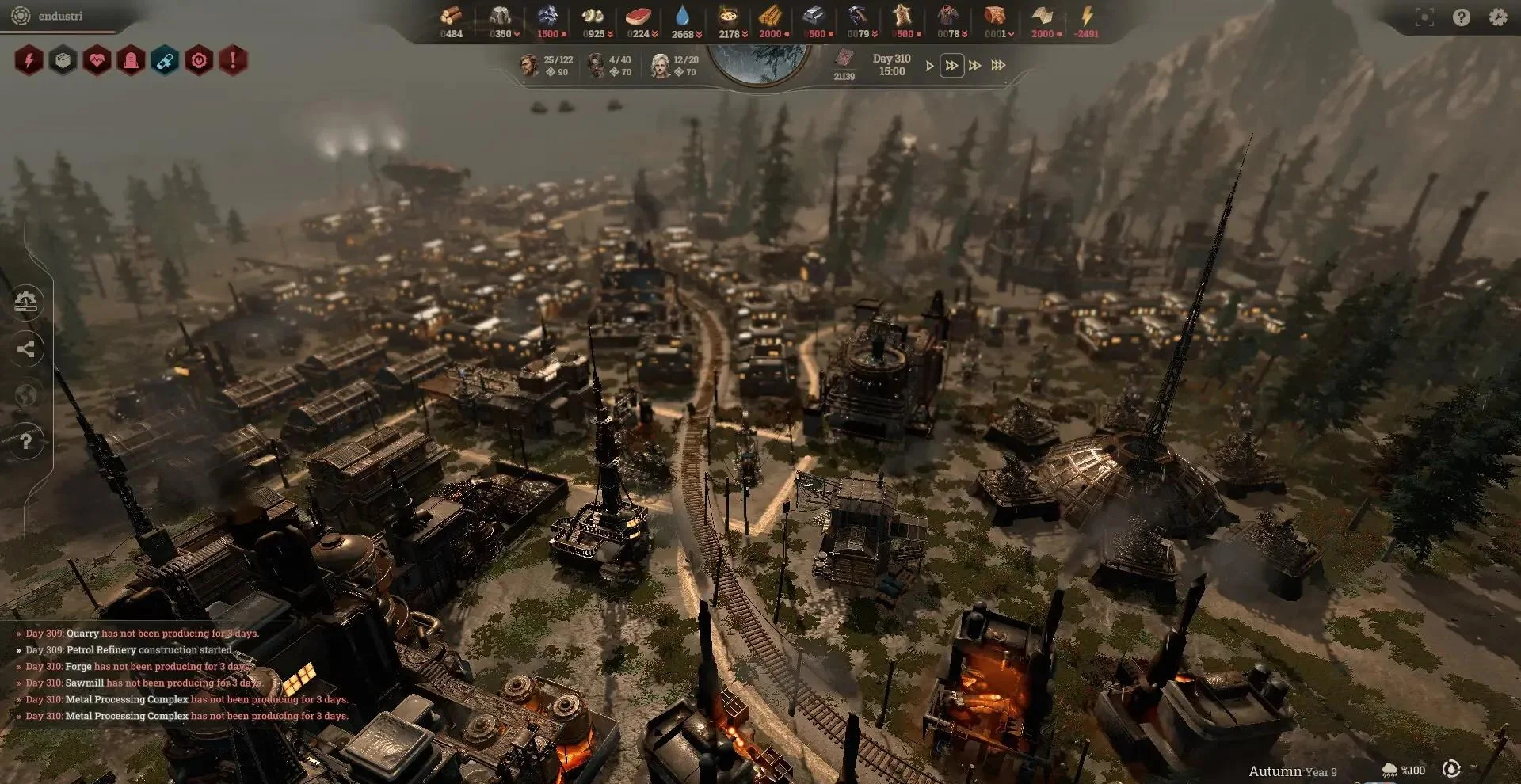Image resolution: width=1521 pixels, height=784 pixels.
Task: View the tombstone deaths alert
Action: [131, 60]
